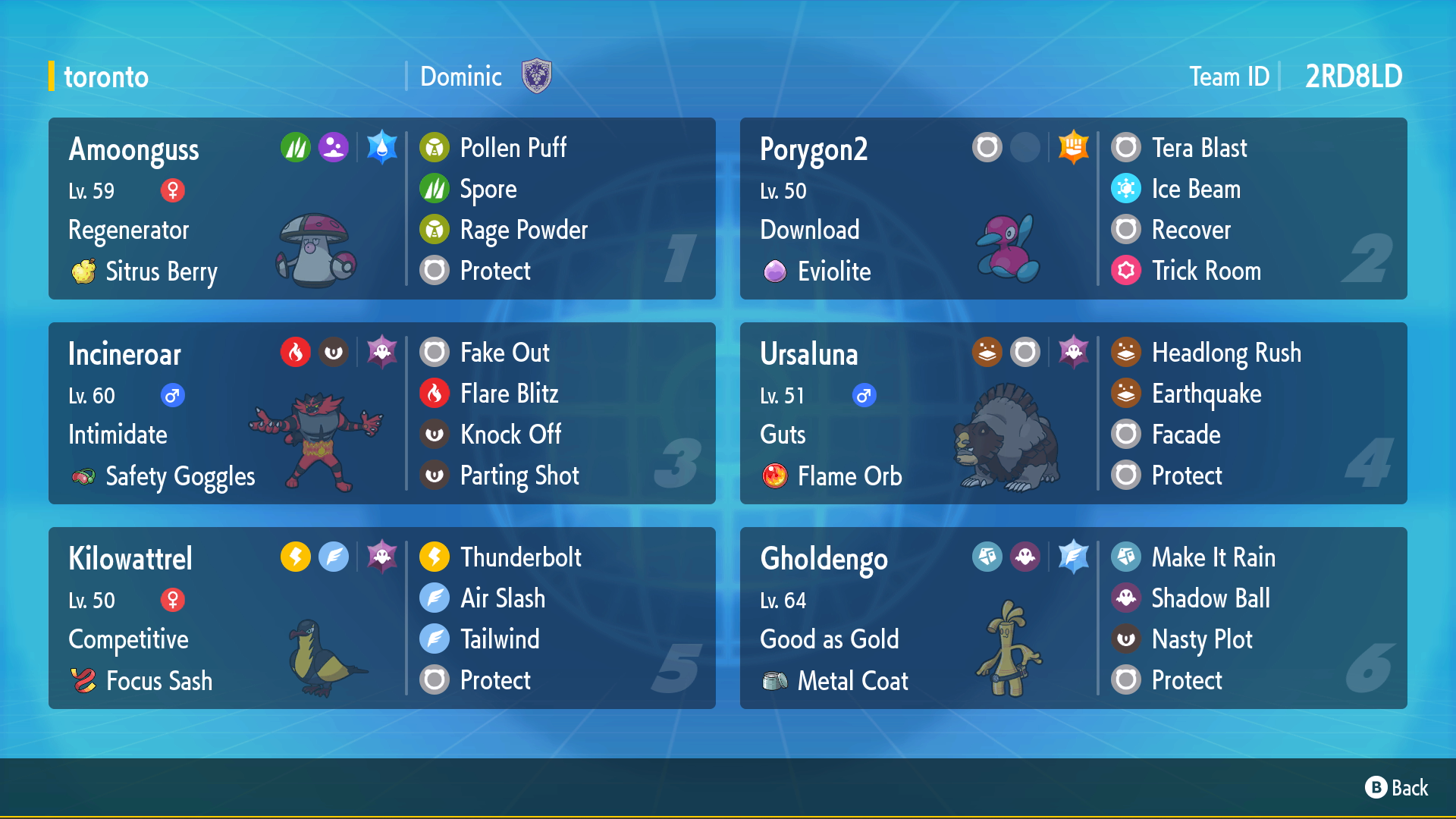
Task: Click Amoonguss's Water Tera type icon
Action: [381, 147]
